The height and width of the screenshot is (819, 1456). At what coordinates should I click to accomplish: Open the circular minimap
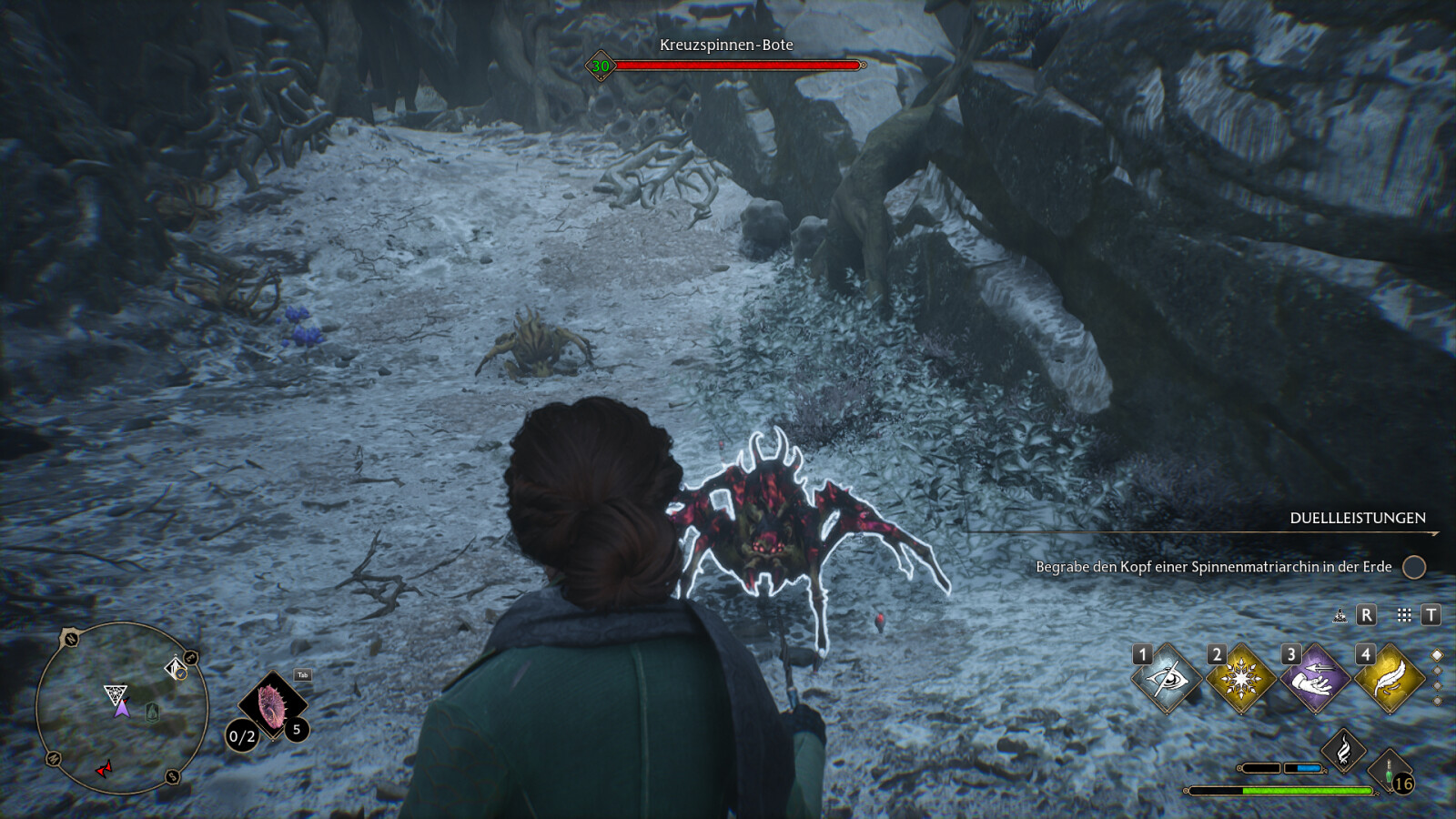[122, 708]
